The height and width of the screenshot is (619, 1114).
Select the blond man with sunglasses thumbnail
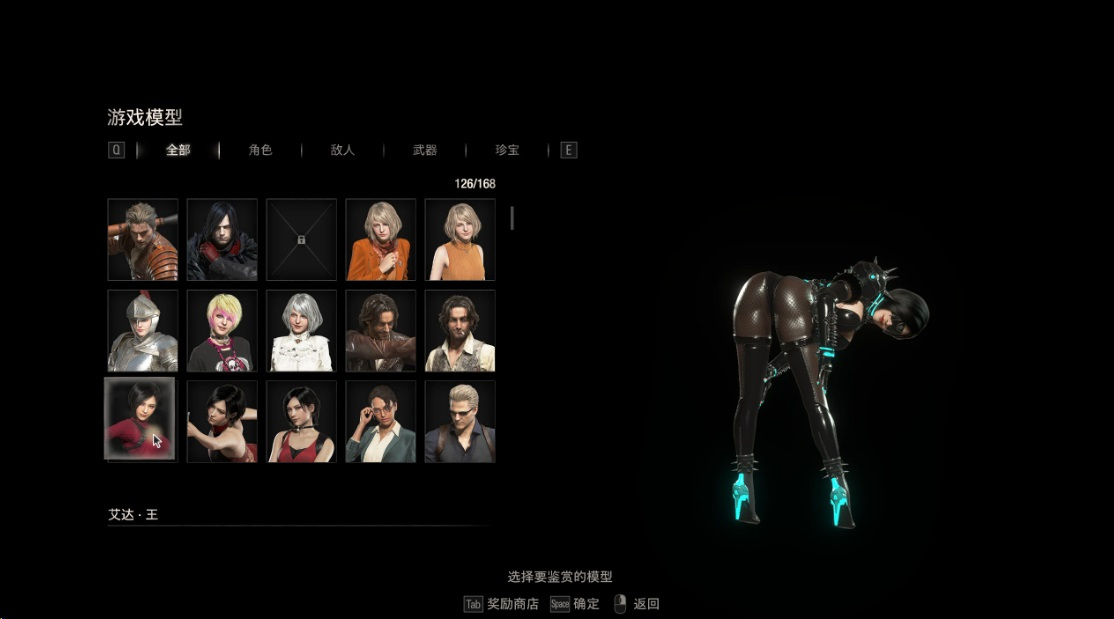[x=460, y=421]
